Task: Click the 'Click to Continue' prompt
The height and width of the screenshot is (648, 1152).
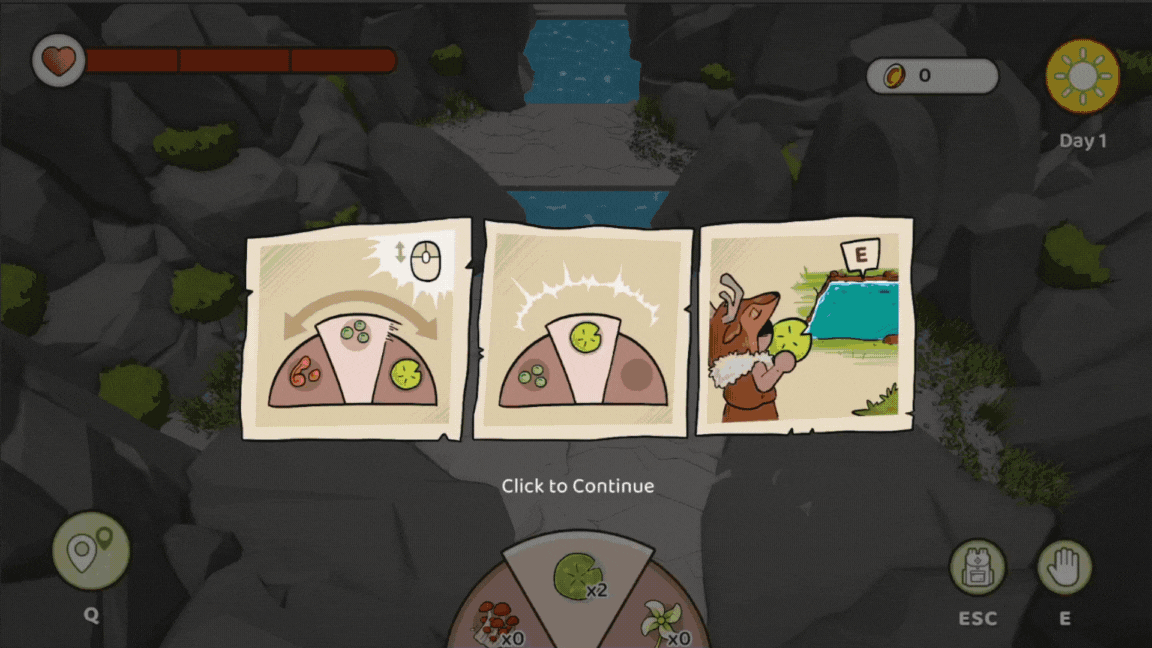Action: [x=577, y=486]
